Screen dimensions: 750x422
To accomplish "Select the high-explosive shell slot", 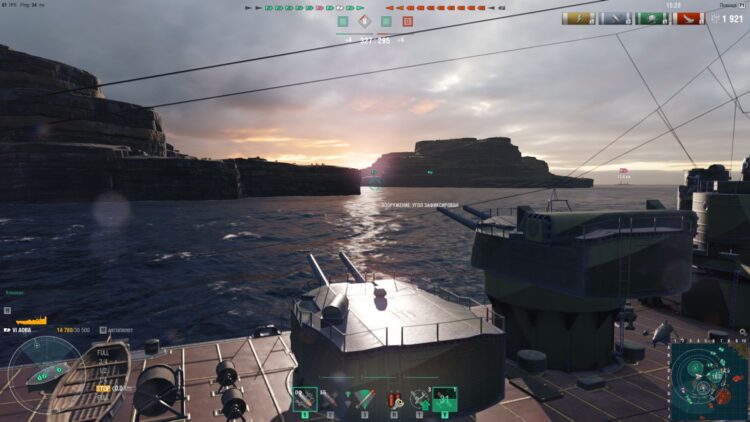I will (306, 399).
